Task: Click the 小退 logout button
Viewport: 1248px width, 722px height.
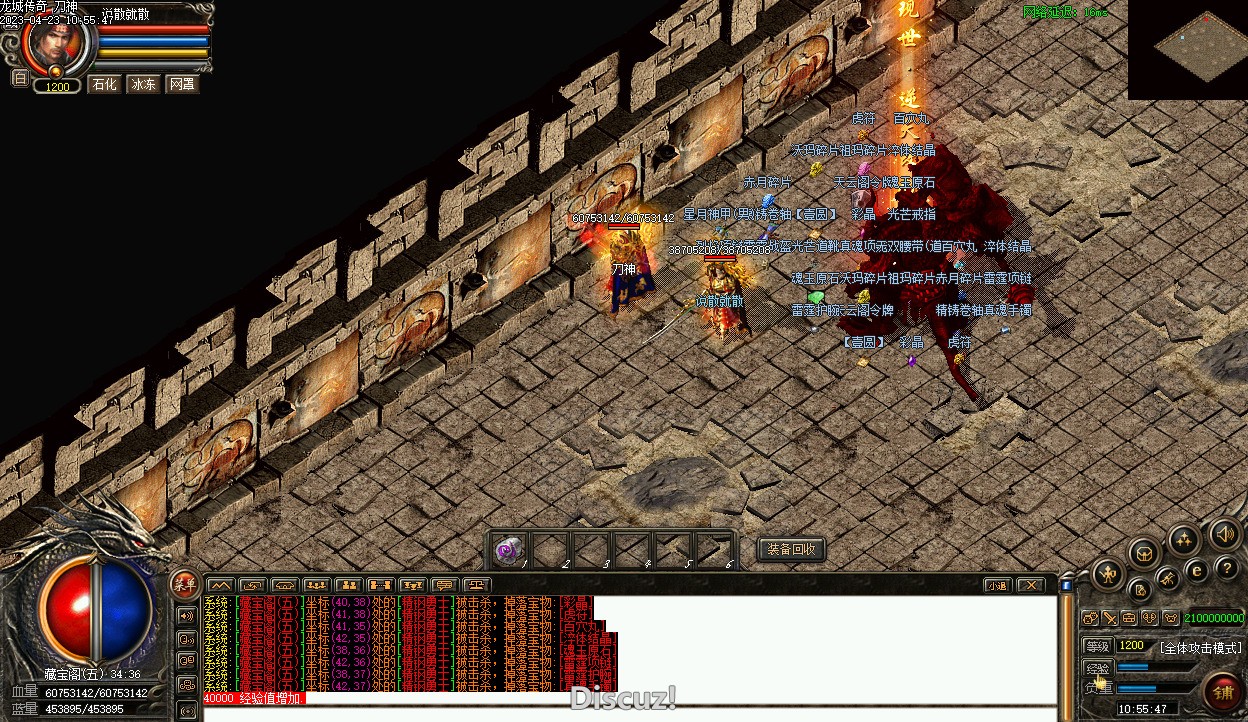Action: pyautogui.click(x=996, y=585)
